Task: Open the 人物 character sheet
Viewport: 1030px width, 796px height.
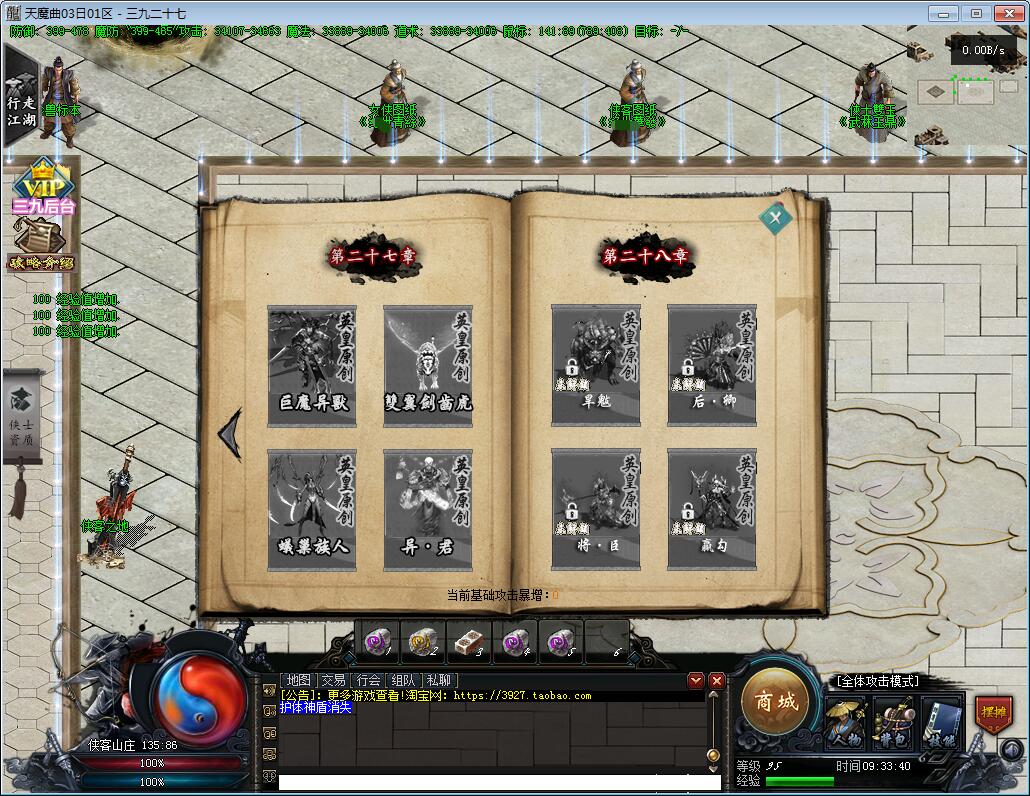Action: 845,722
